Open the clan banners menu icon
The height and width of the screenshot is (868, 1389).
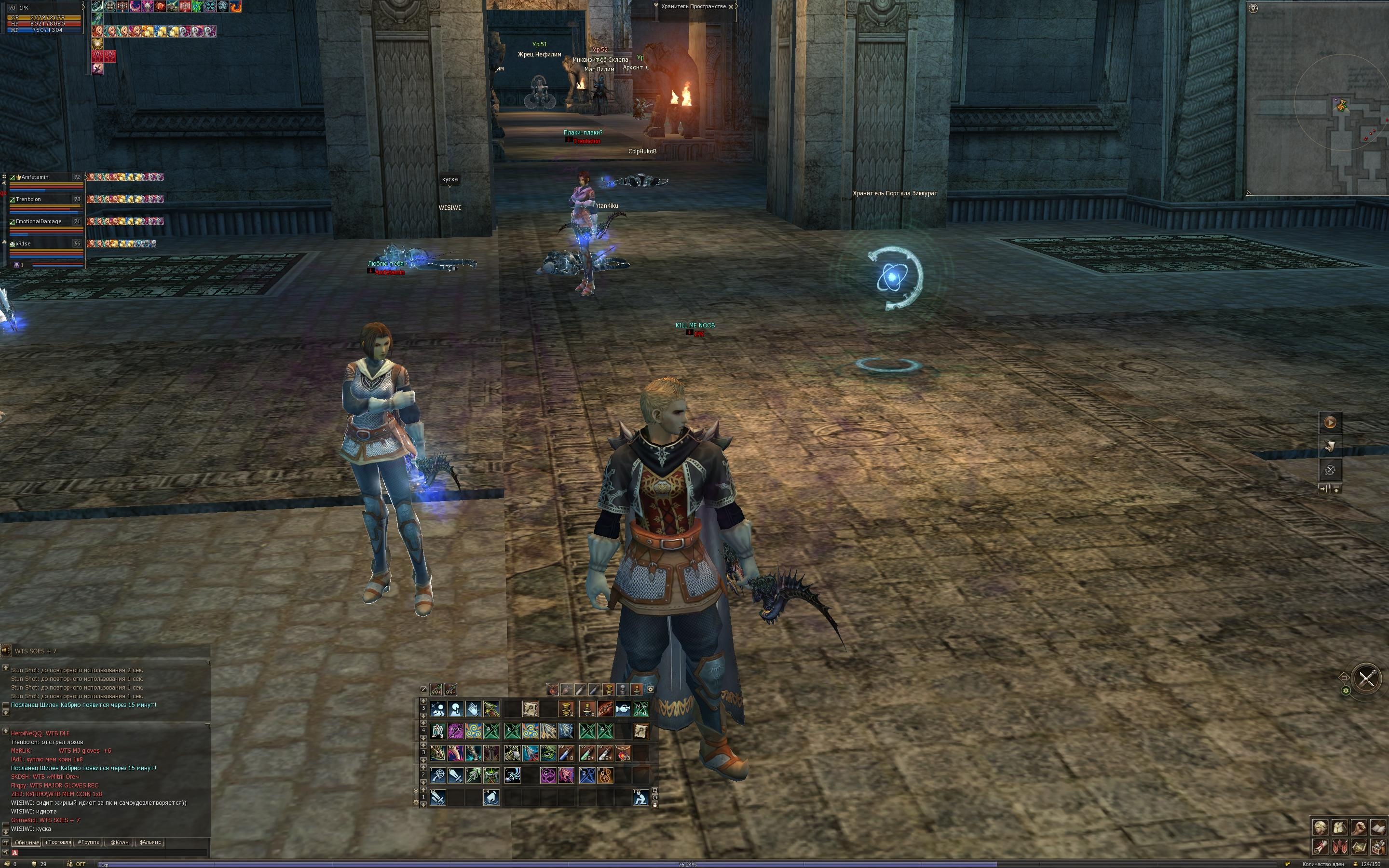pyautogui.click(x=1339, y=847)
